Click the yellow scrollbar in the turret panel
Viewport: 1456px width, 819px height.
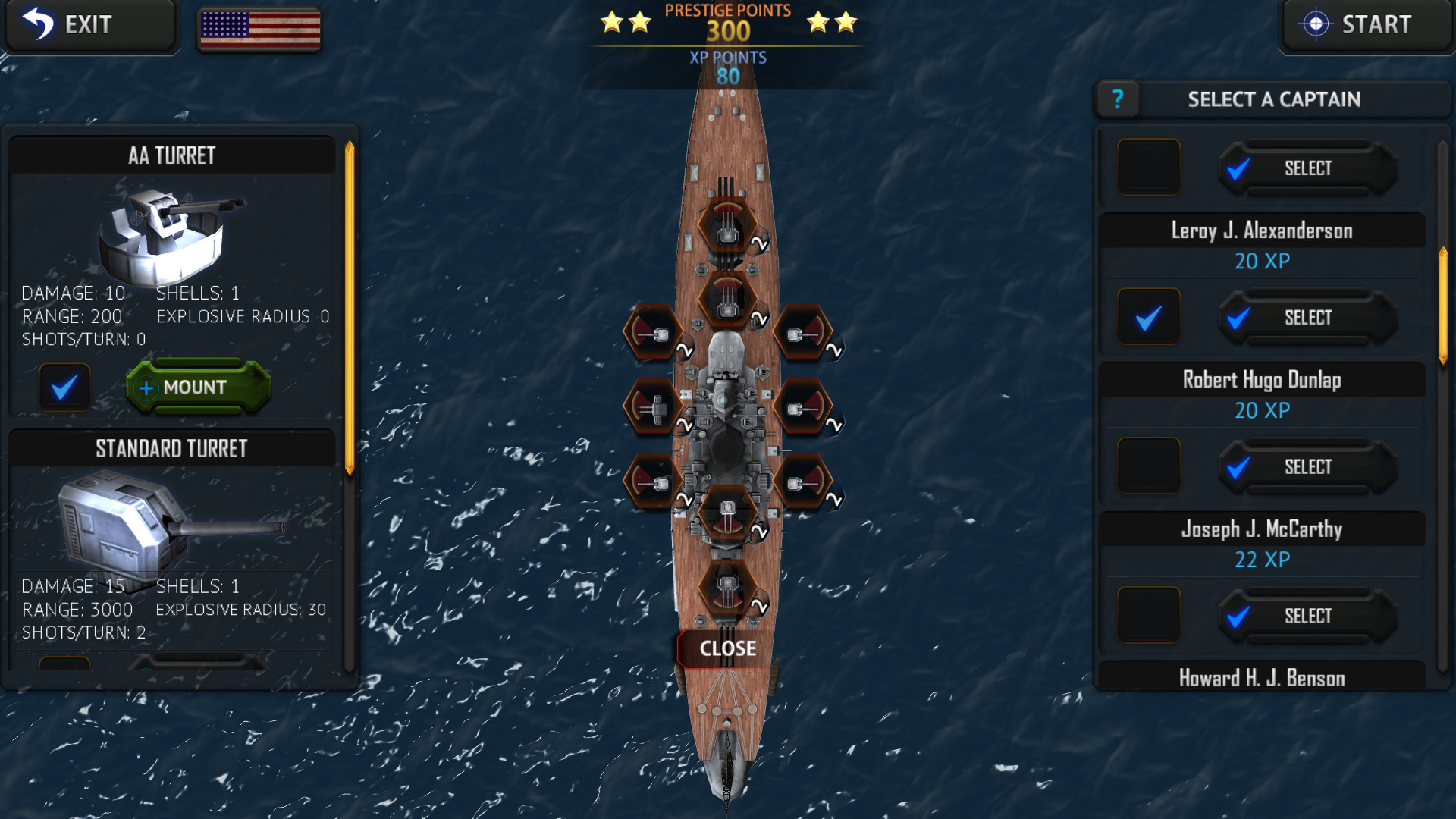pos(348,303)
